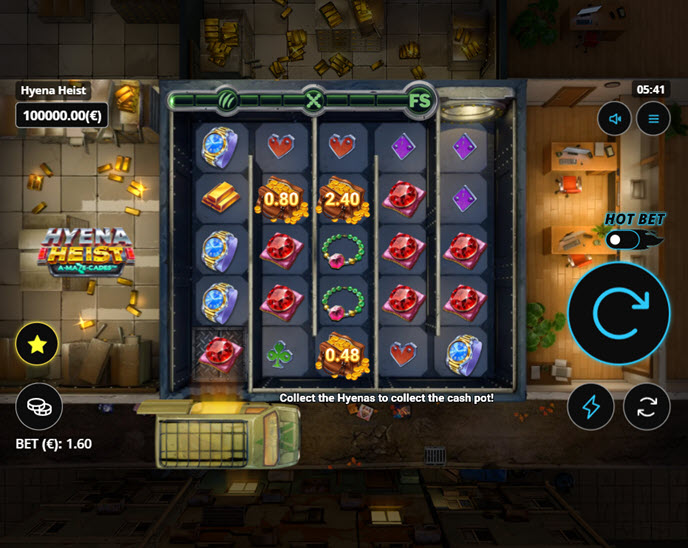688x548 pixels.
Task: Open the star feature button
Action: click(x=39, y=346)
